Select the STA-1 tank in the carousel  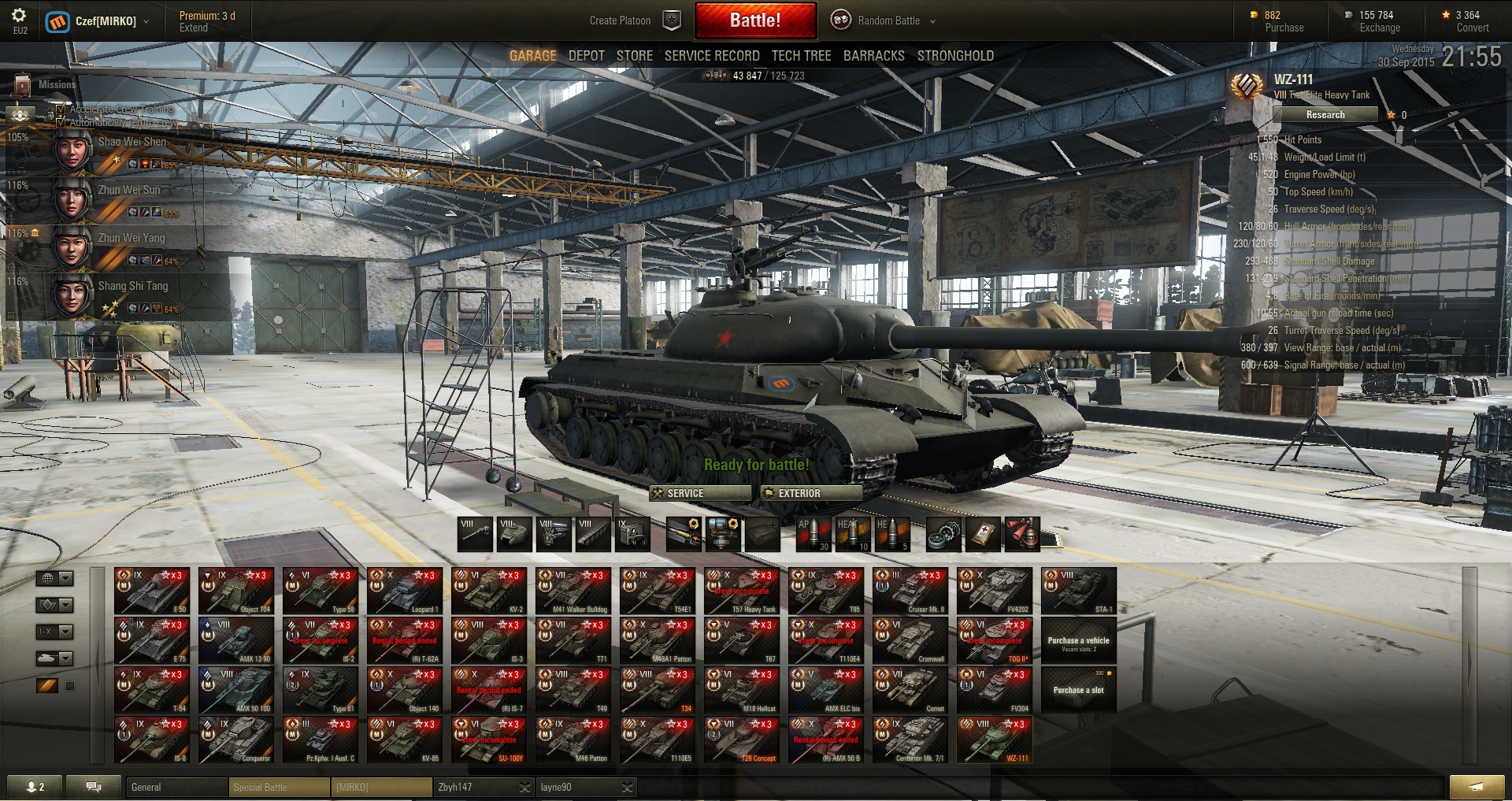1078,591
